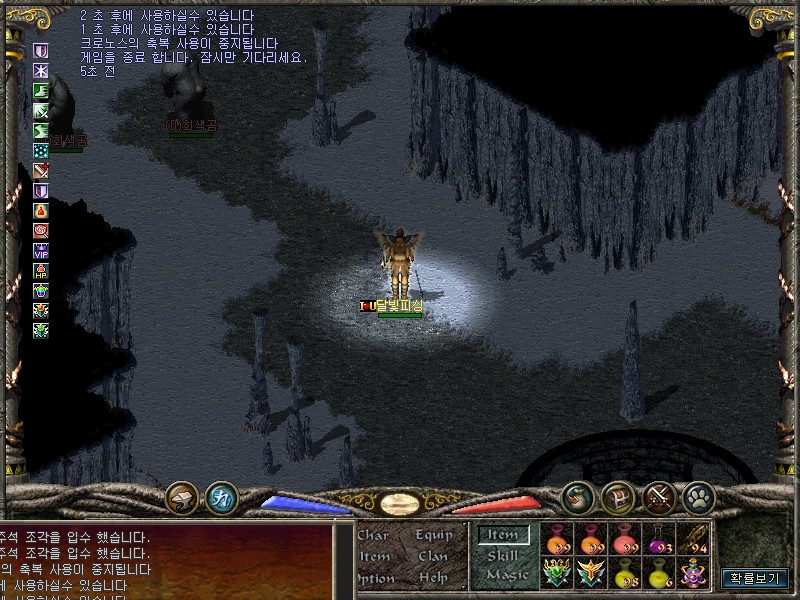800x600 pixels.
Task: Open the Char menu
Action: pos(372,536)
